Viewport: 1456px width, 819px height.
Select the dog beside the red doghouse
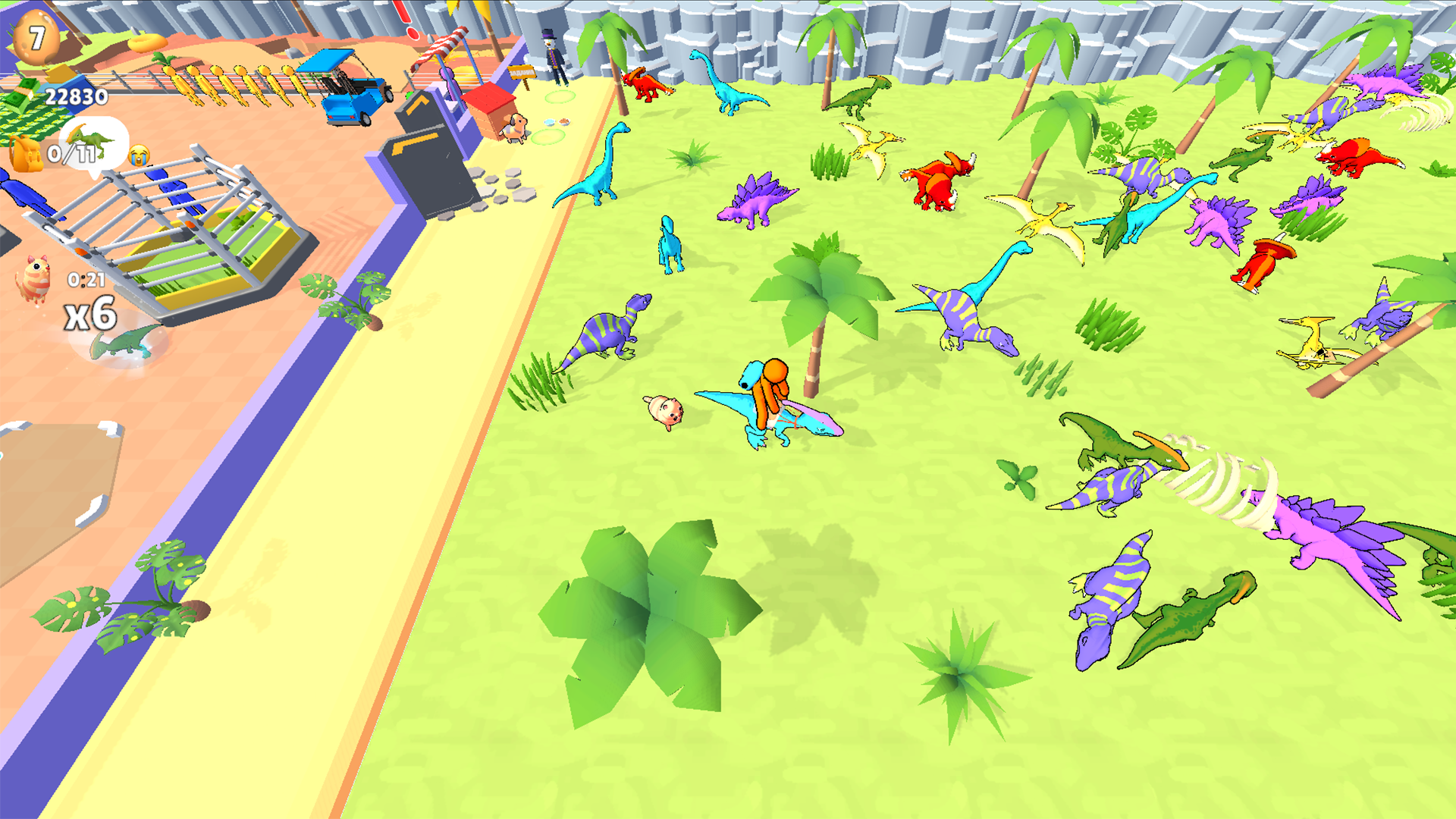[x=514, y=129]
